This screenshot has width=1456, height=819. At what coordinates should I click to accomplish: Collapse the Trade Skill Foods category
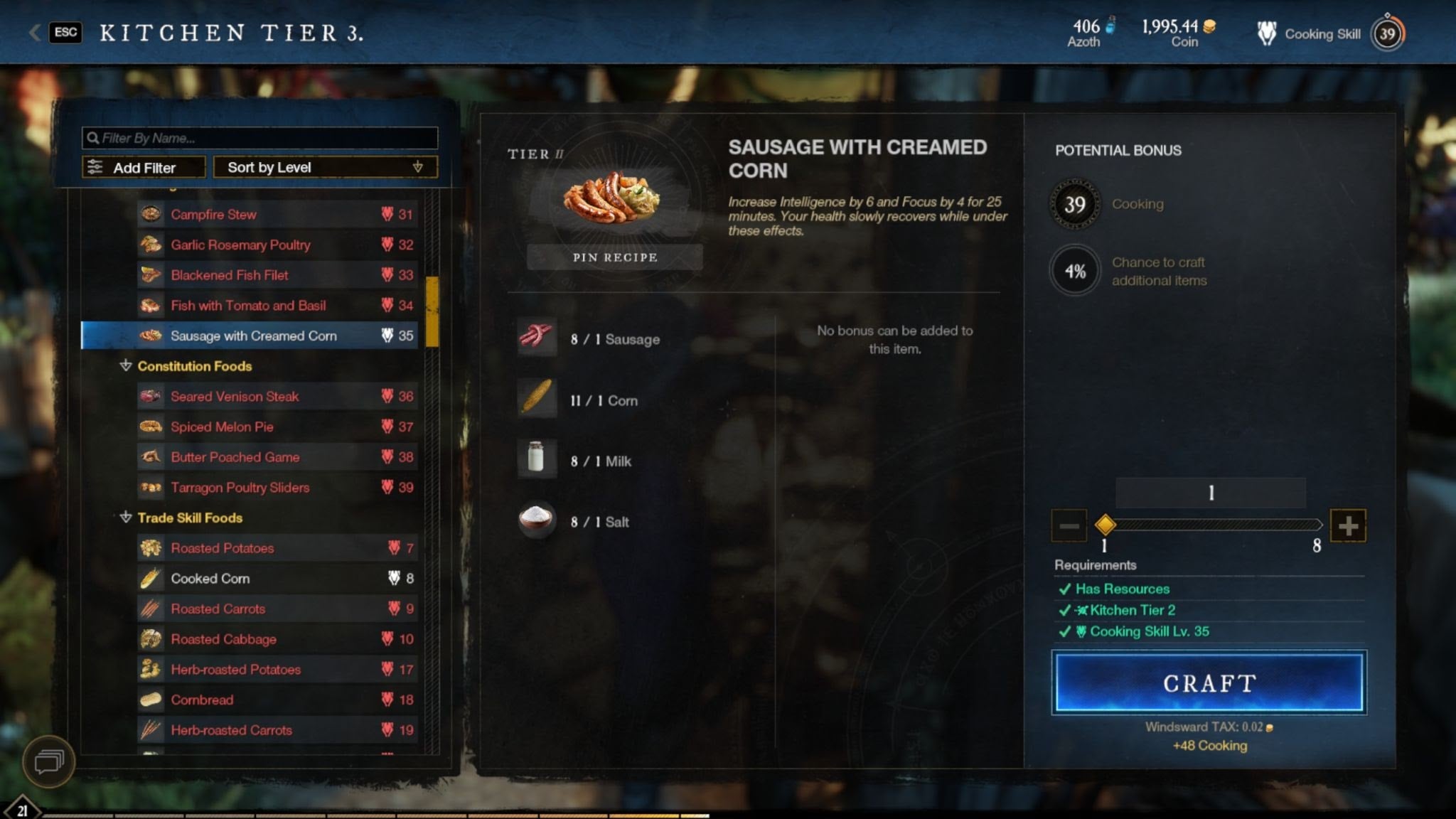[126, 518]
